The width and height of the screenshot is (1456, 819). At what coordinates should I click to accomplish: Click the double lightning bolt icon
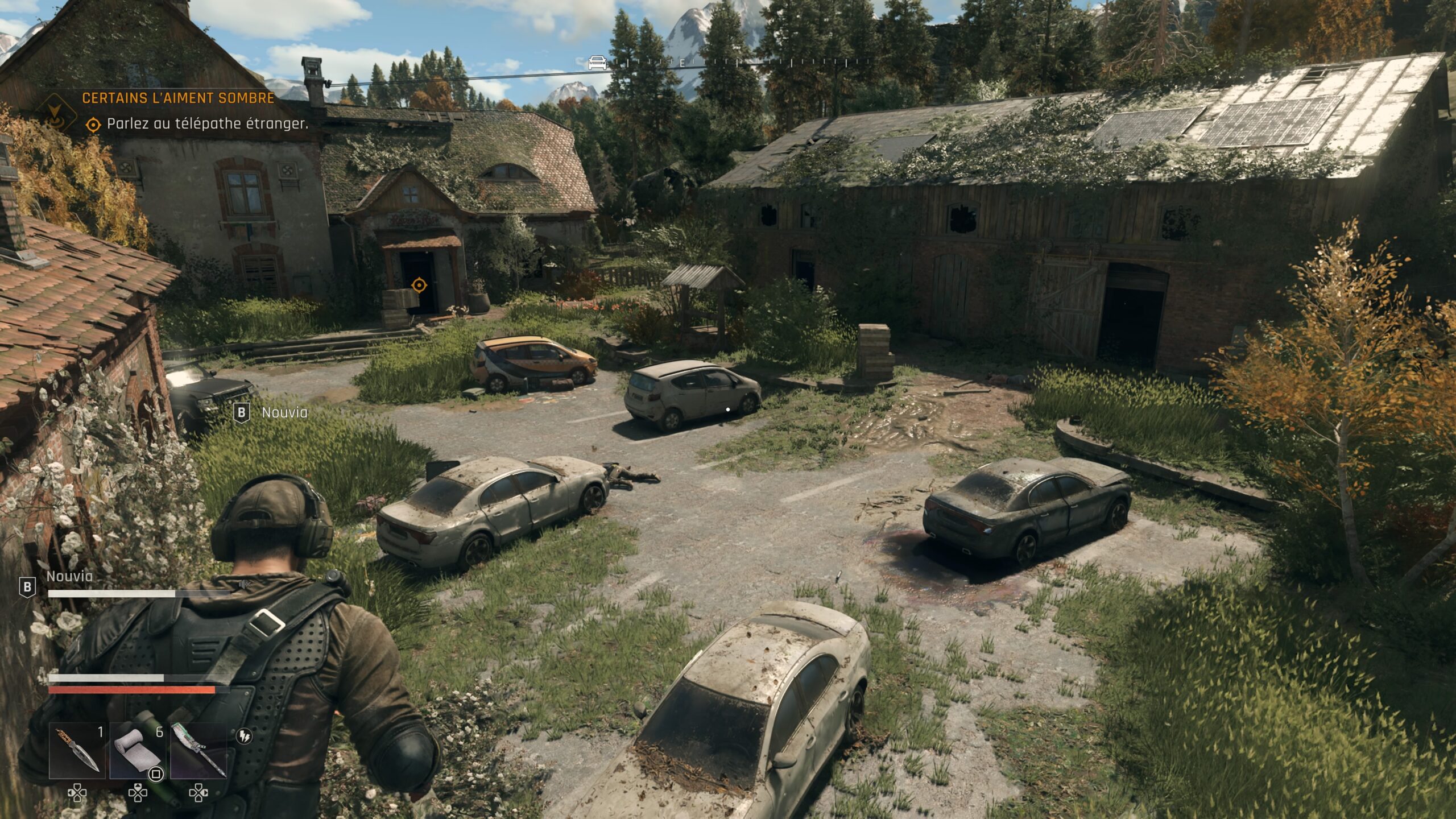click(244, 736)
